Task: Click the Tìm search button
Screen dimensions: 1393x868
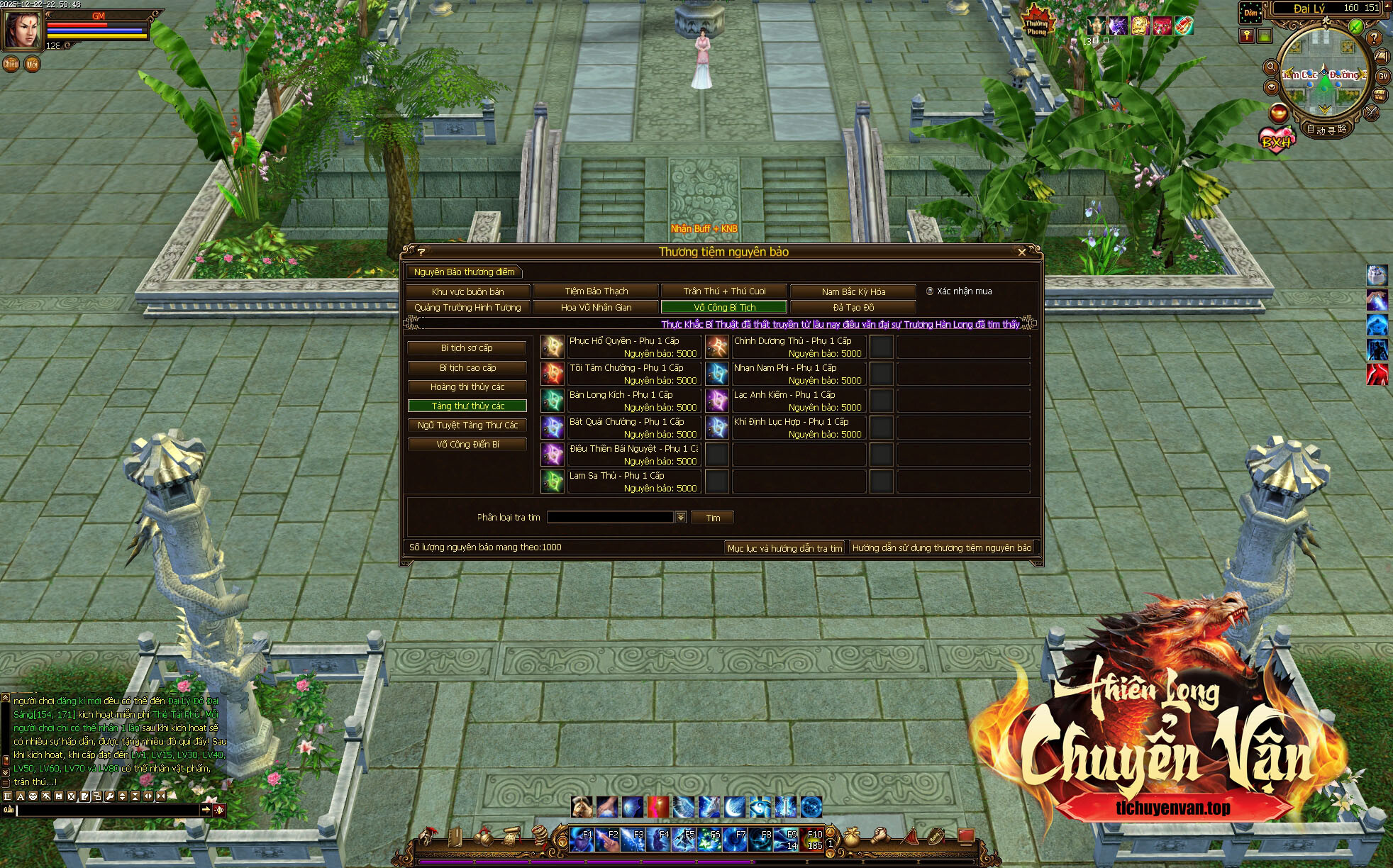Action: point(712,518)
